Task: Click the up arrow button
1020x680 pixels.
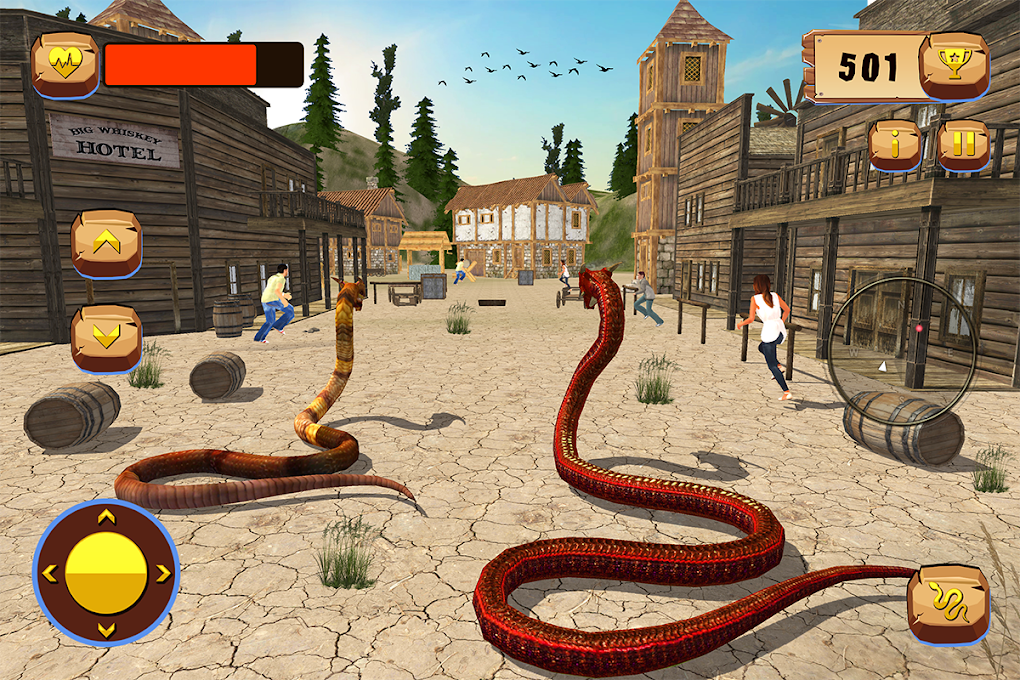Action: [x=106, y=243]
